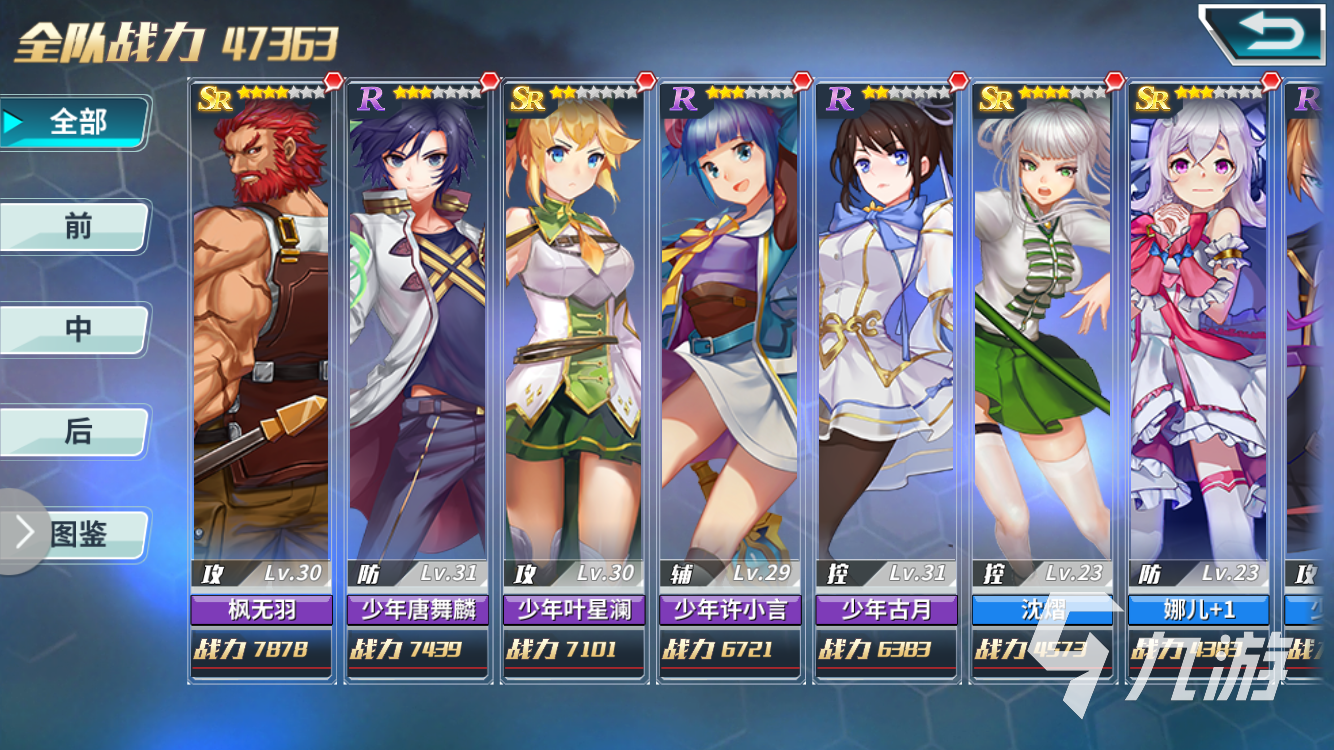The width and height of the screenshot is (1334, 750).
Task: Open the 娜儿+1 hero card
Action: 1197,380
